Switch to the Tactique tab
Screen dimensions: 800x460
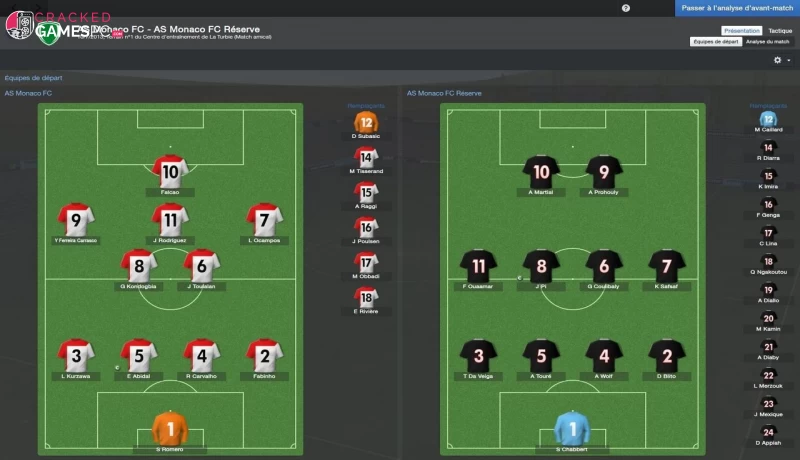[x=781, y=31]
